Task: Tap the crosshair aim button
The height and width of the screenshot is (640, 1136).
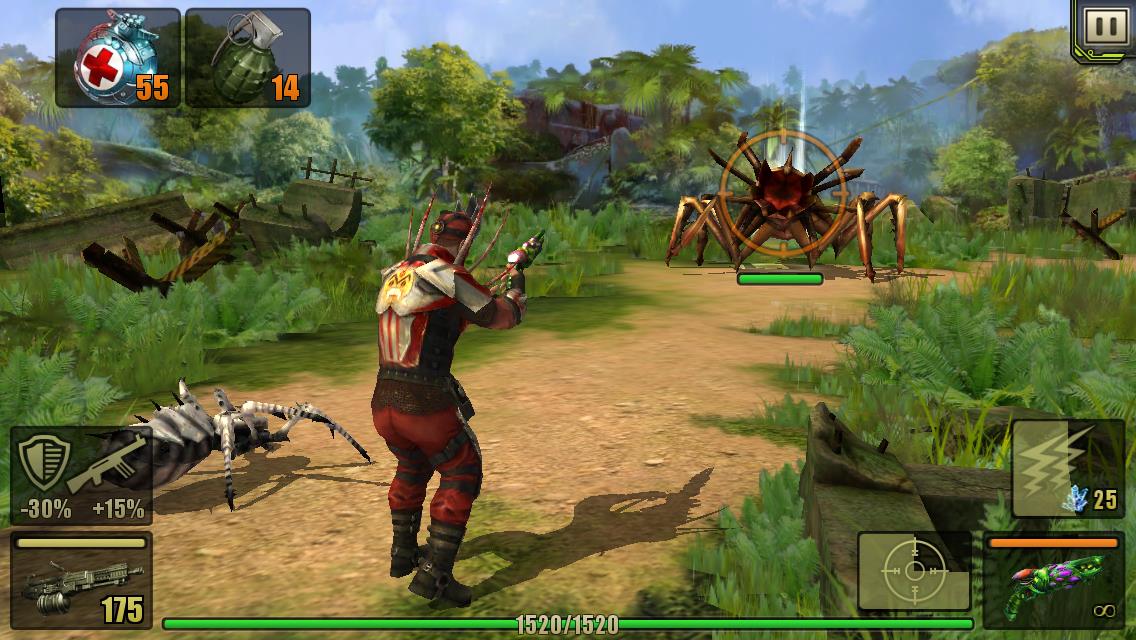Action: 914,571
